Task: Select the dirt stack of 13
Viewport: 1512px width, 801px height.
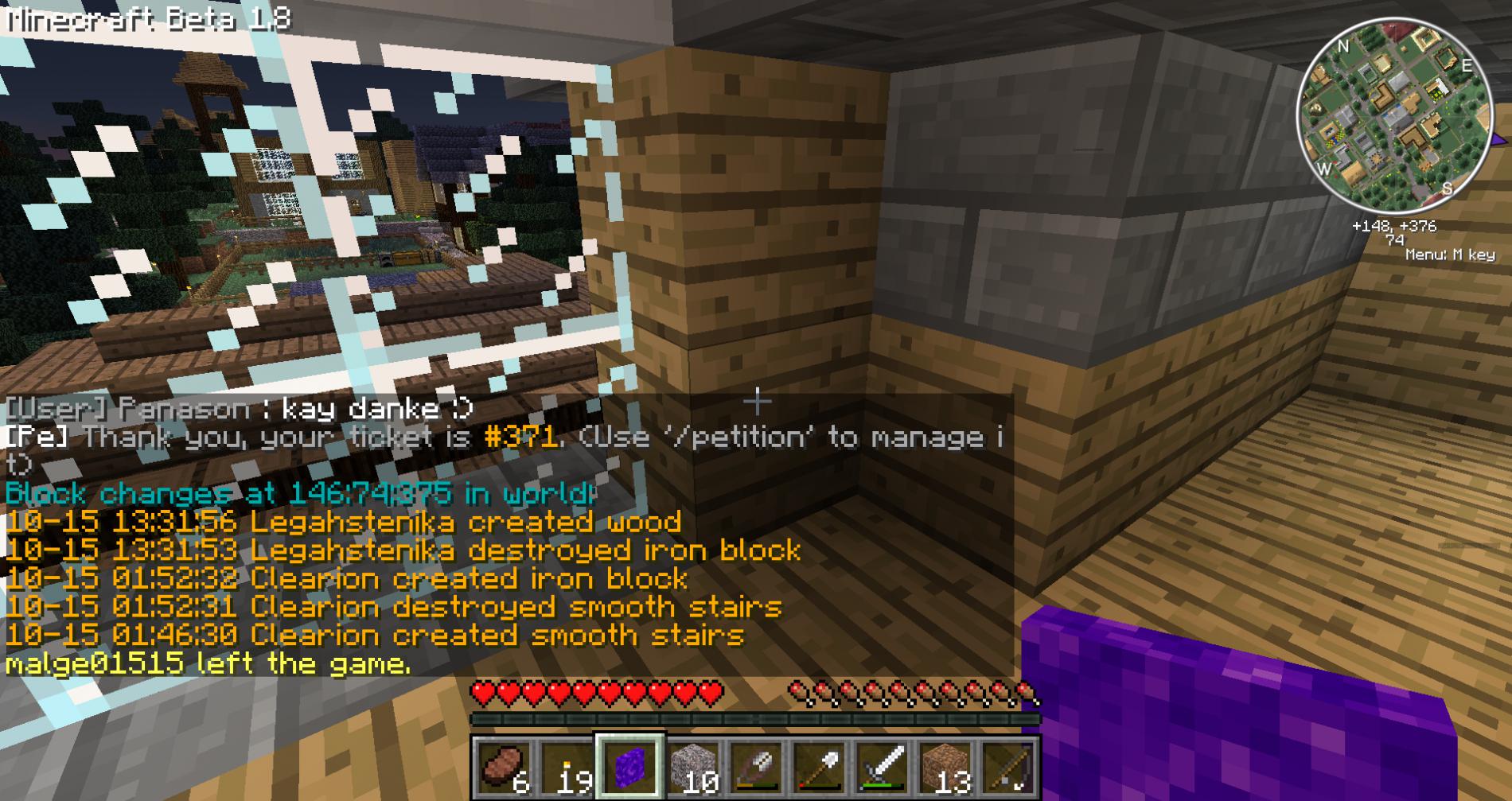Action: pyautogui.click(x=945, y=768)
